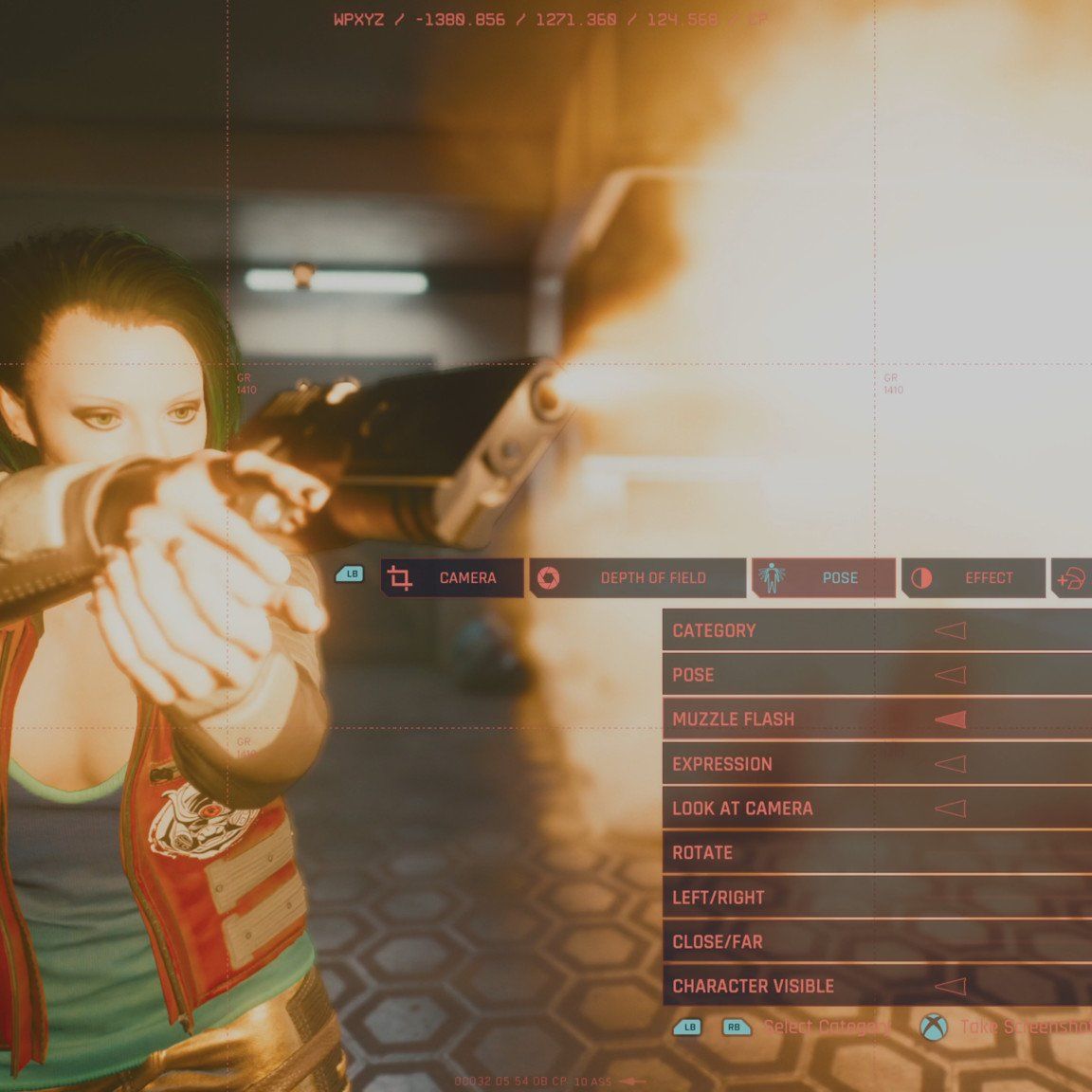Screen dimensions: 1092x1092
Task: Click the Category row left arrow
Action: point(951,630)
